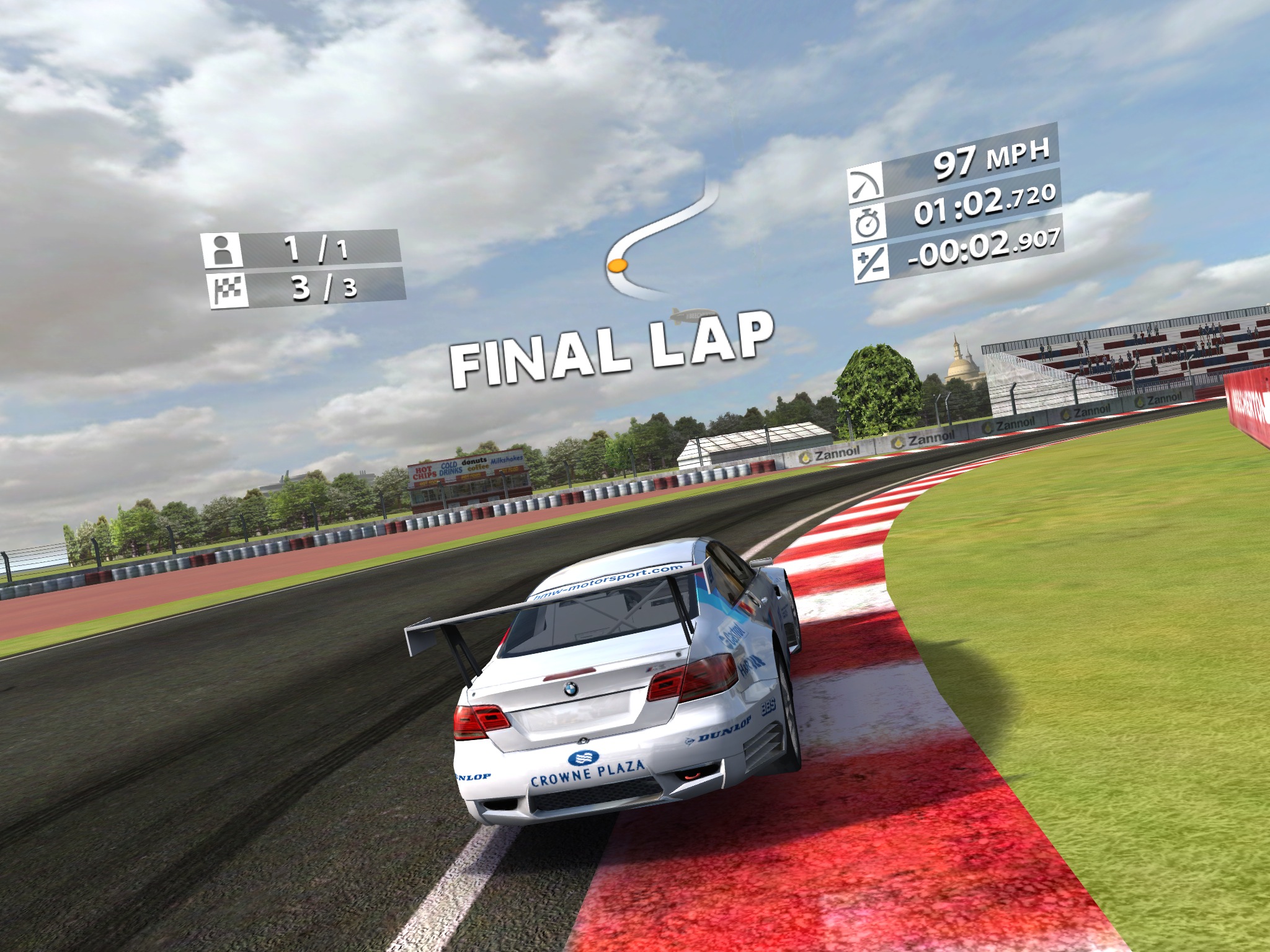Select the orange car marker on the minimap
The height and width of the screenshot is (952, 1270).
point(618,266)
